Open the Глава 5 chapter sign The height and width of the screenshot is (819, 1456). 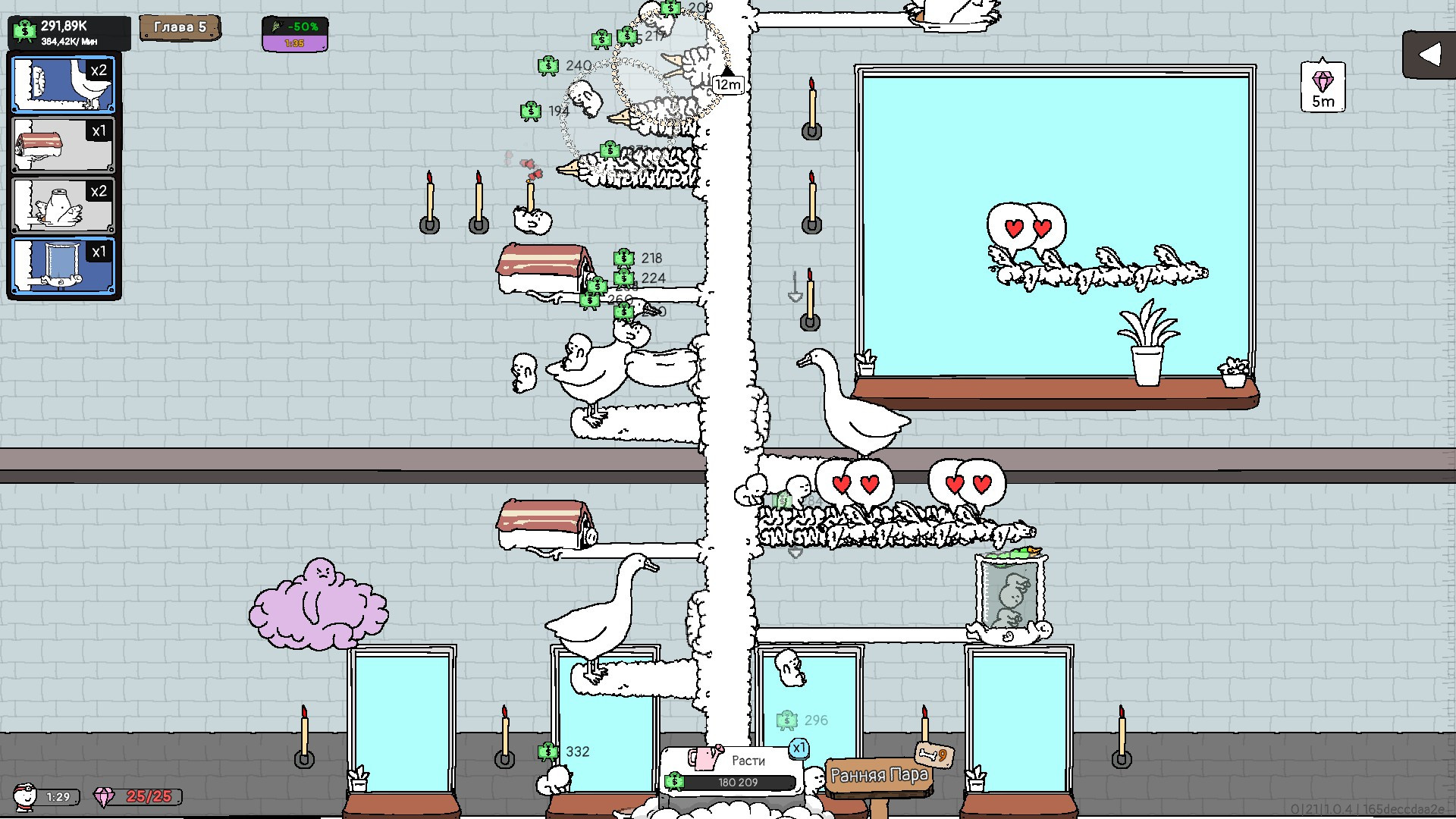tap(180, 28)
